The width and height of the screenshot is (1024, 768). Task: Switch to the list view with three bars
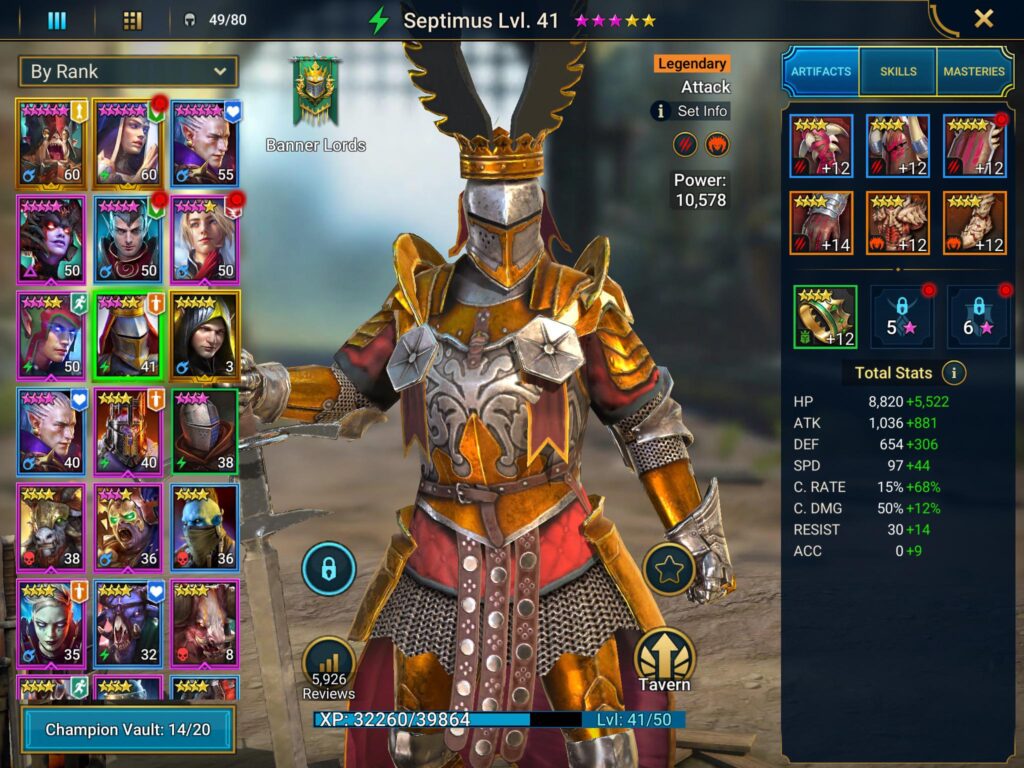(x=57, y=20)
